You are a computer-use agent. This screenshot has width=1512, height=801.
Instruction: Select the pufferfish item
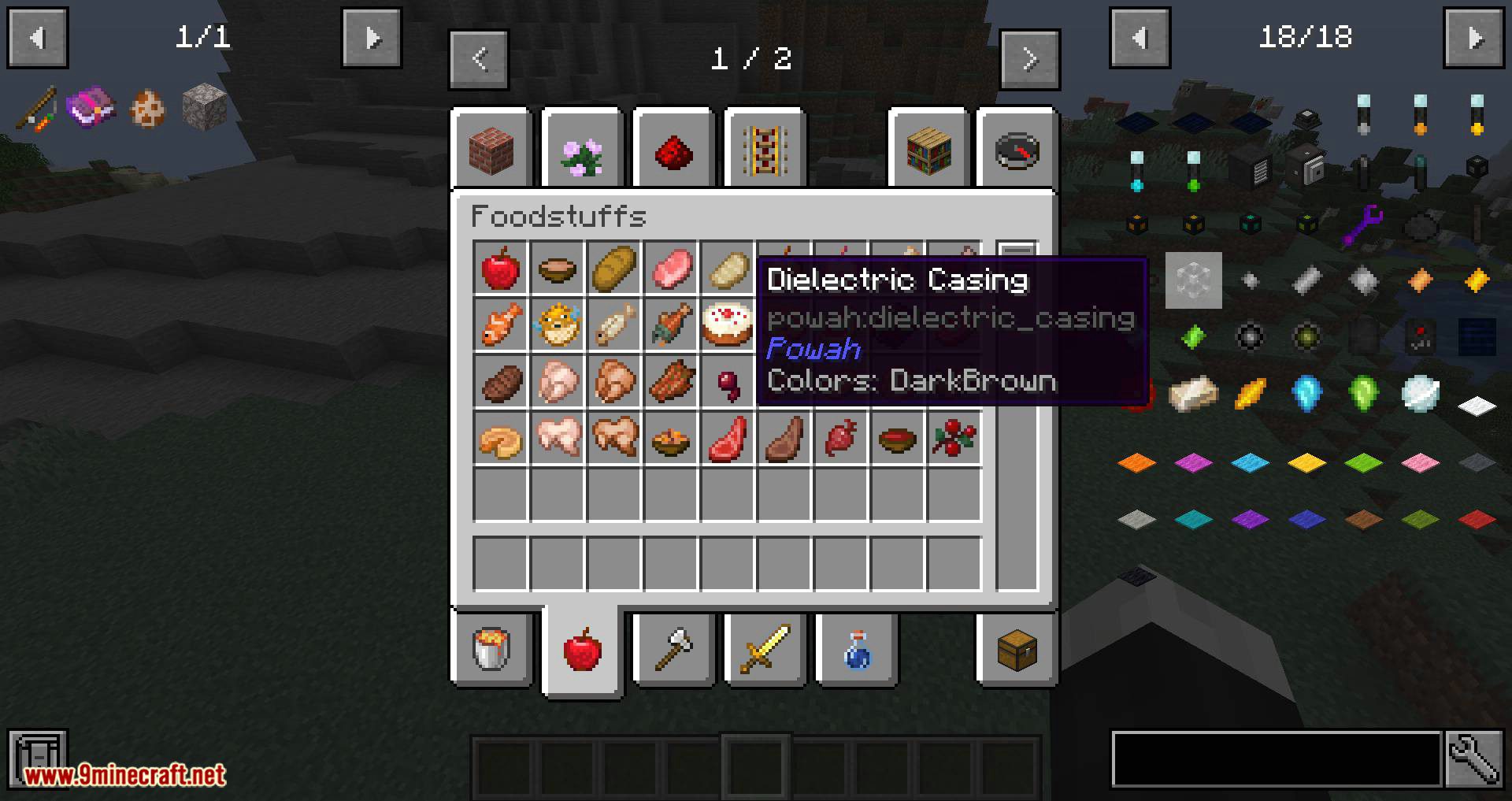tap(558, 325)
